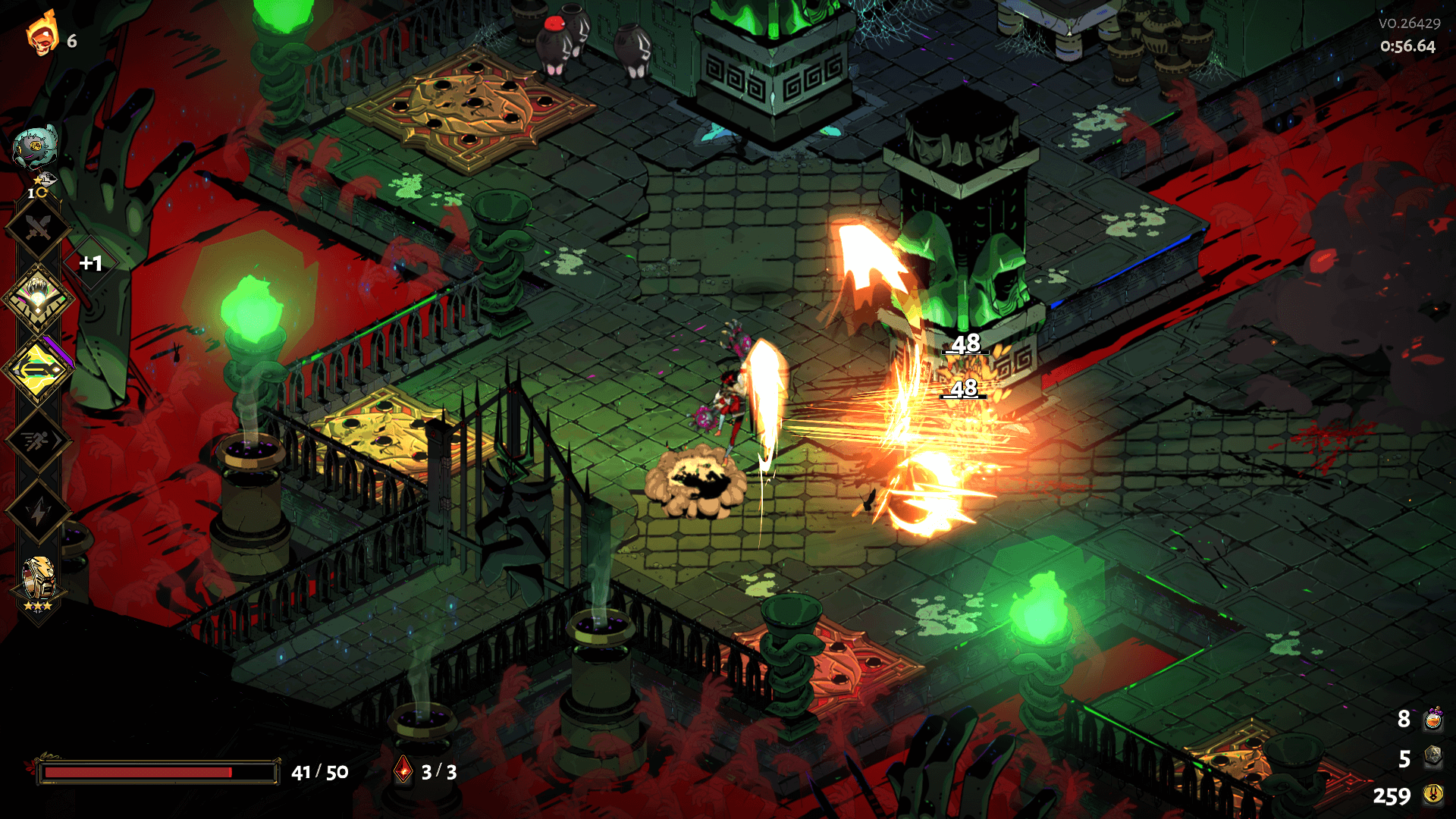Click the flaming skull heat icon
The width and height of the screenshot is (1456, 819).
42,35
